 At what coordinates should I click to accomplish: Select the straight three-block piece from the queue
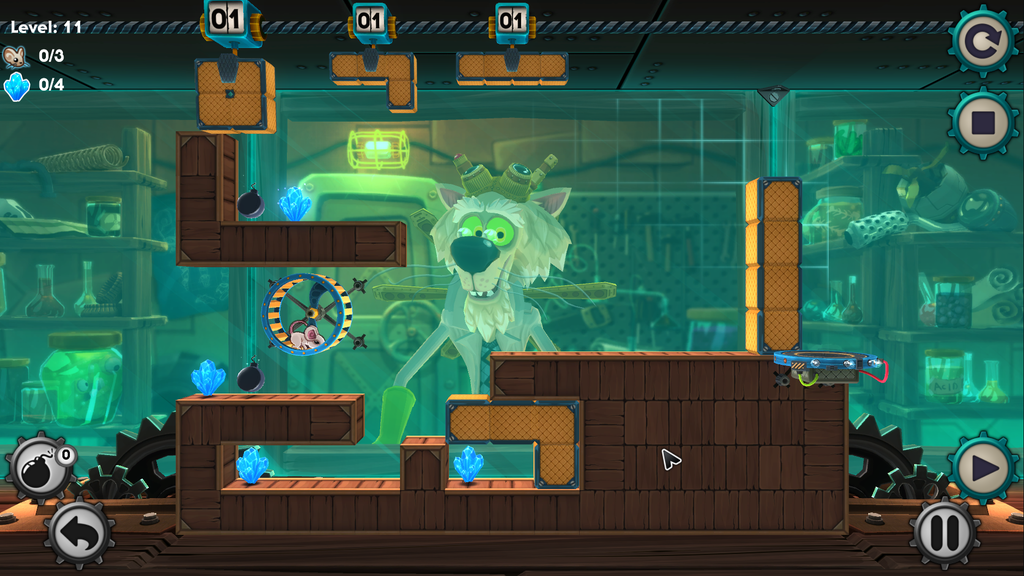point(511,68)
